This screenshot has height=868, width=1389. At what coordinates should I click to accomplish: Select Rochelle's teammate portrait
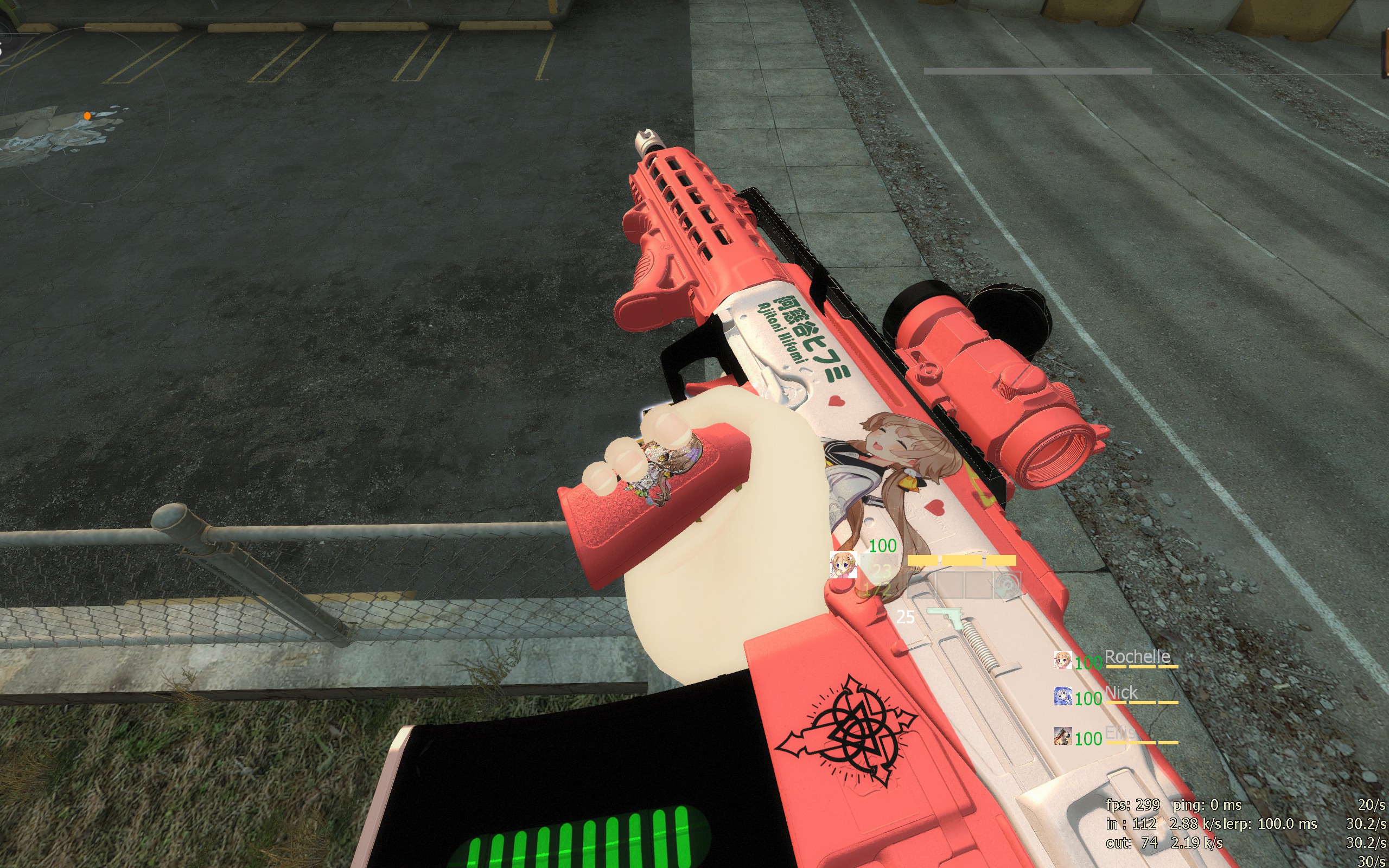click(x=1062, y=660)
